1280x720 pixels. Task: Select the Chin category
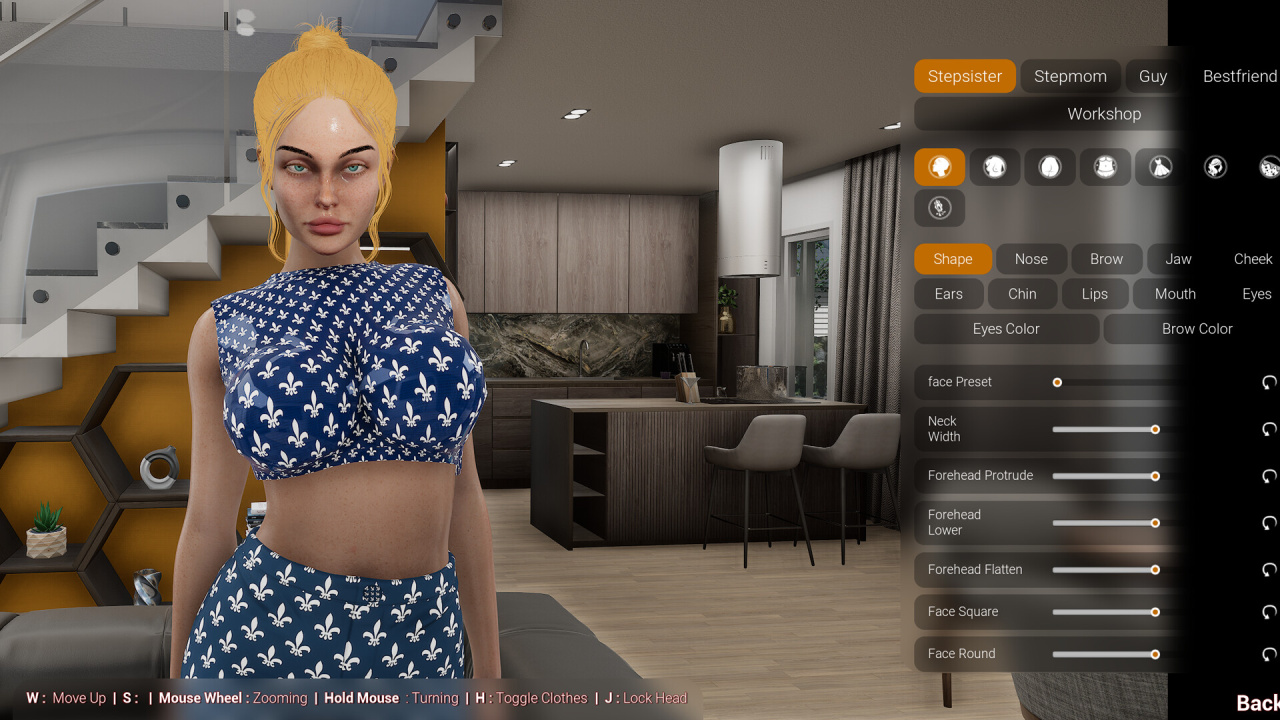(1022, 294)
